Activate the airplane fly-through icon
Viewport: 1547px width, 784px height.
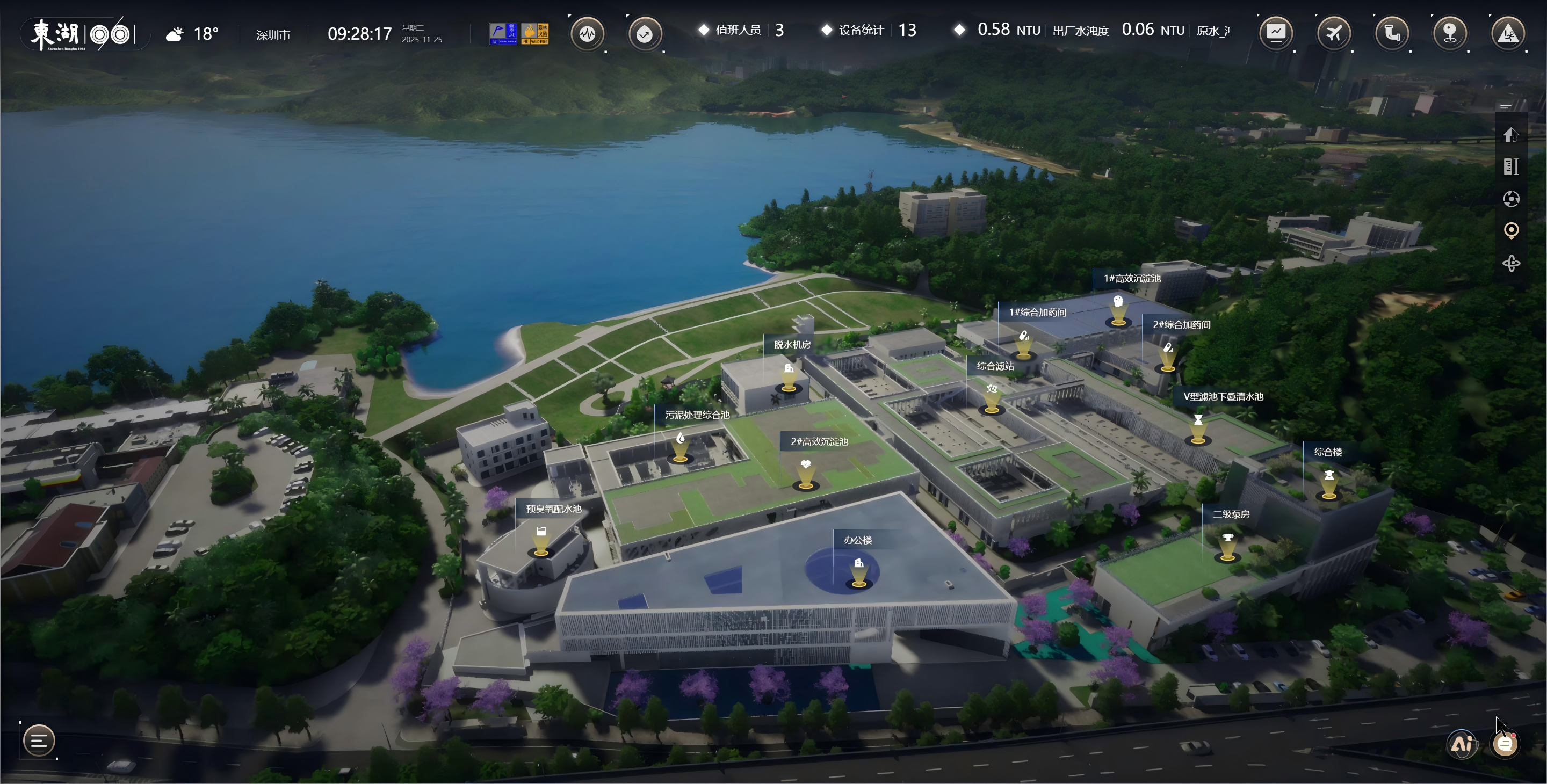(x=1334, y=32)
